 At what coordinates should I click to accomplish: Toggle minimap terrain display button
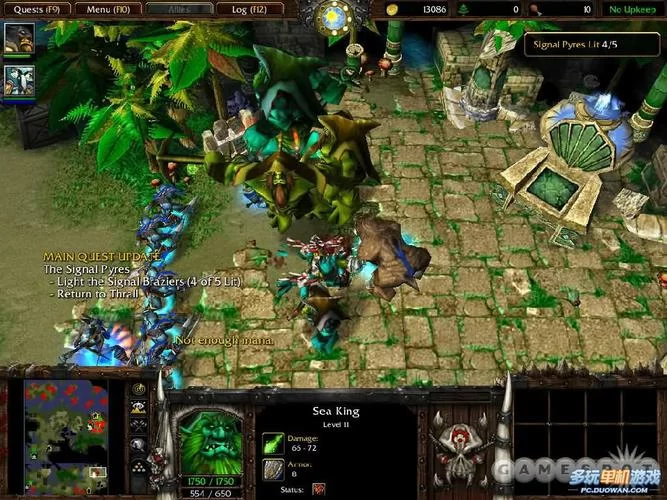[x=140, y=408]
